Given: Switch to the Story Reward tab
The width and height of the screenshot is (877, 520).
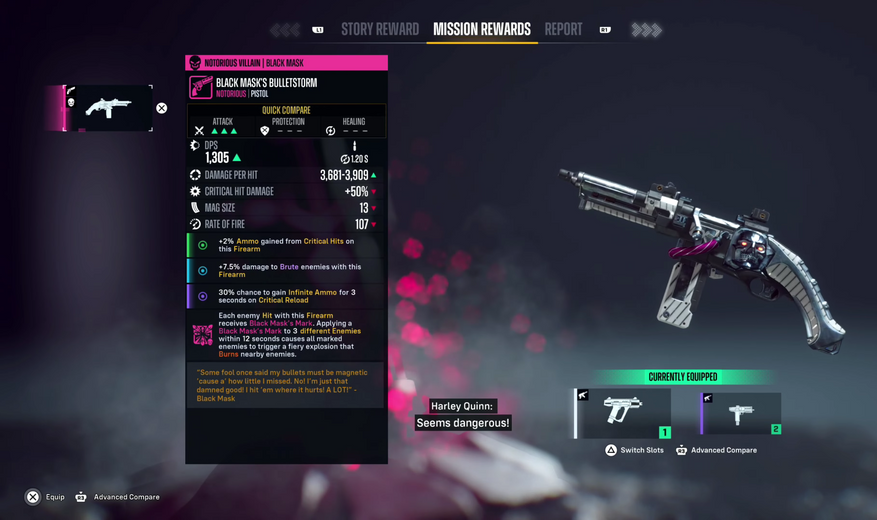Looking at the screenshot, I should tap(380, 30).
